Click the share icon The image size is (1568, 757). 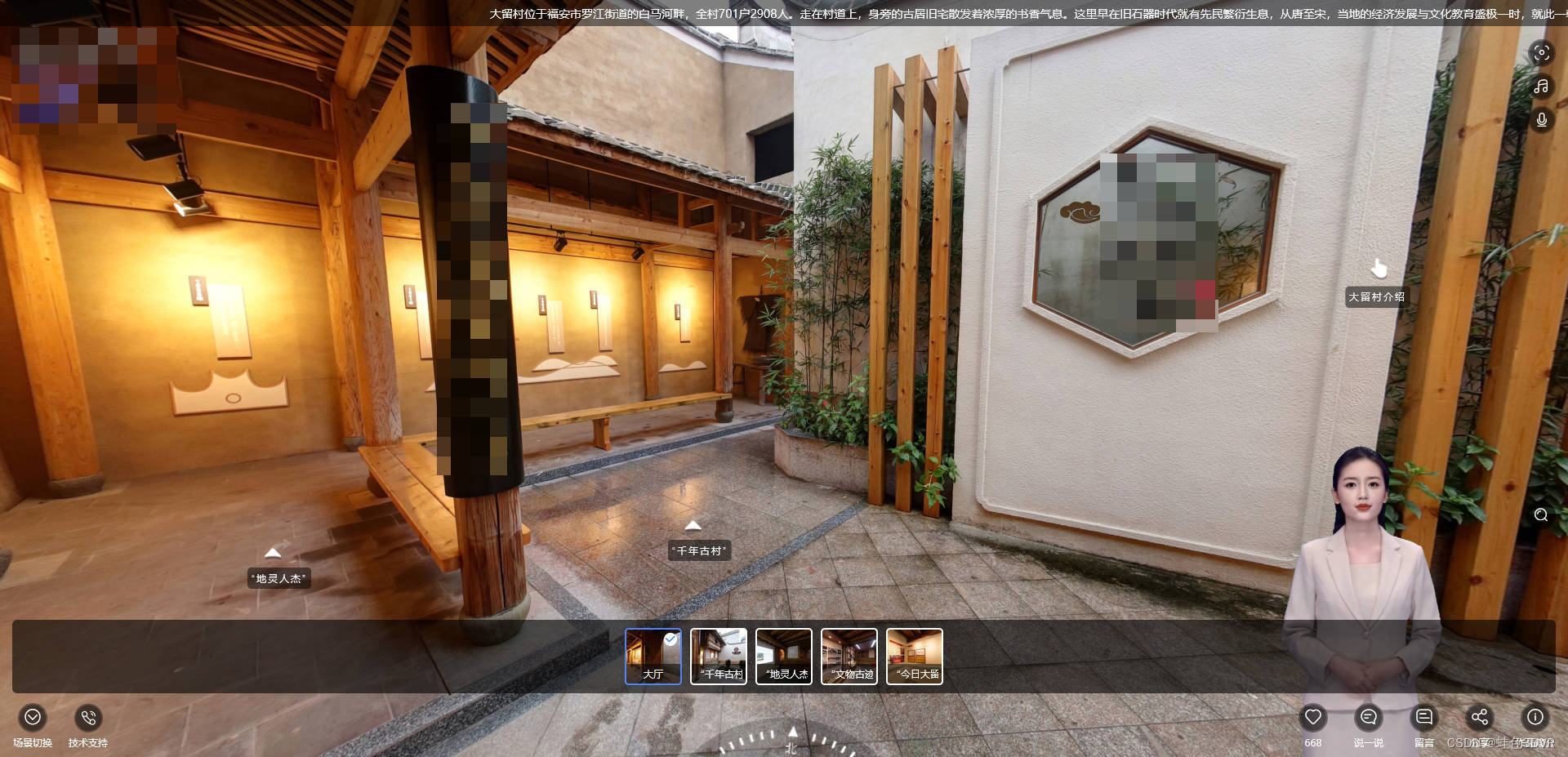(x=1480, y=718)
